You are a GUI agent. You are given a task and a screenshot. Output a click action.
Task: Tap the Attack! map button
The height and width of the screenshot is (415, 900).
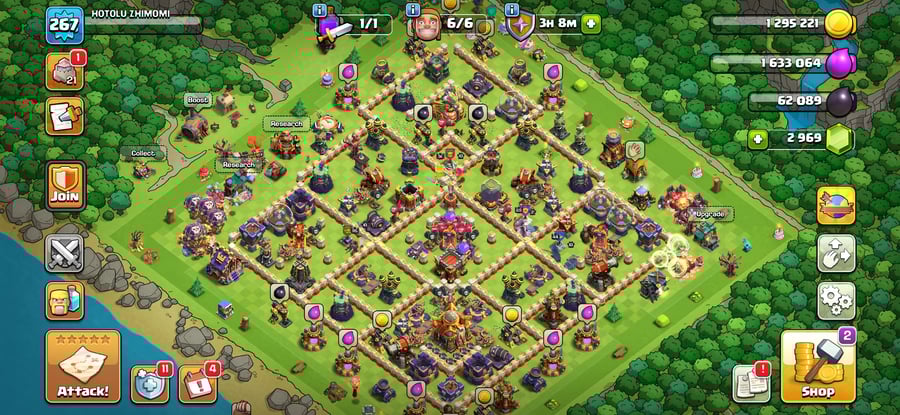(x=82, y=367)
